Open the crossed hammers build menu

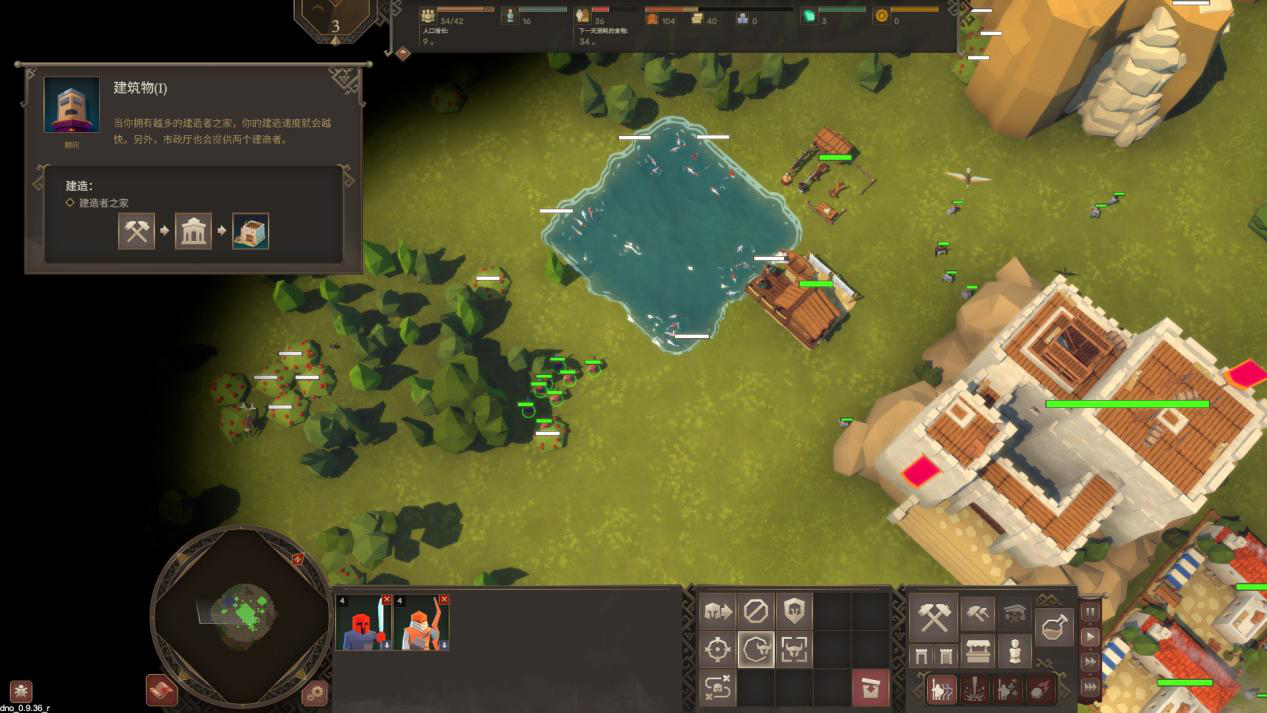tap(934, 617)
